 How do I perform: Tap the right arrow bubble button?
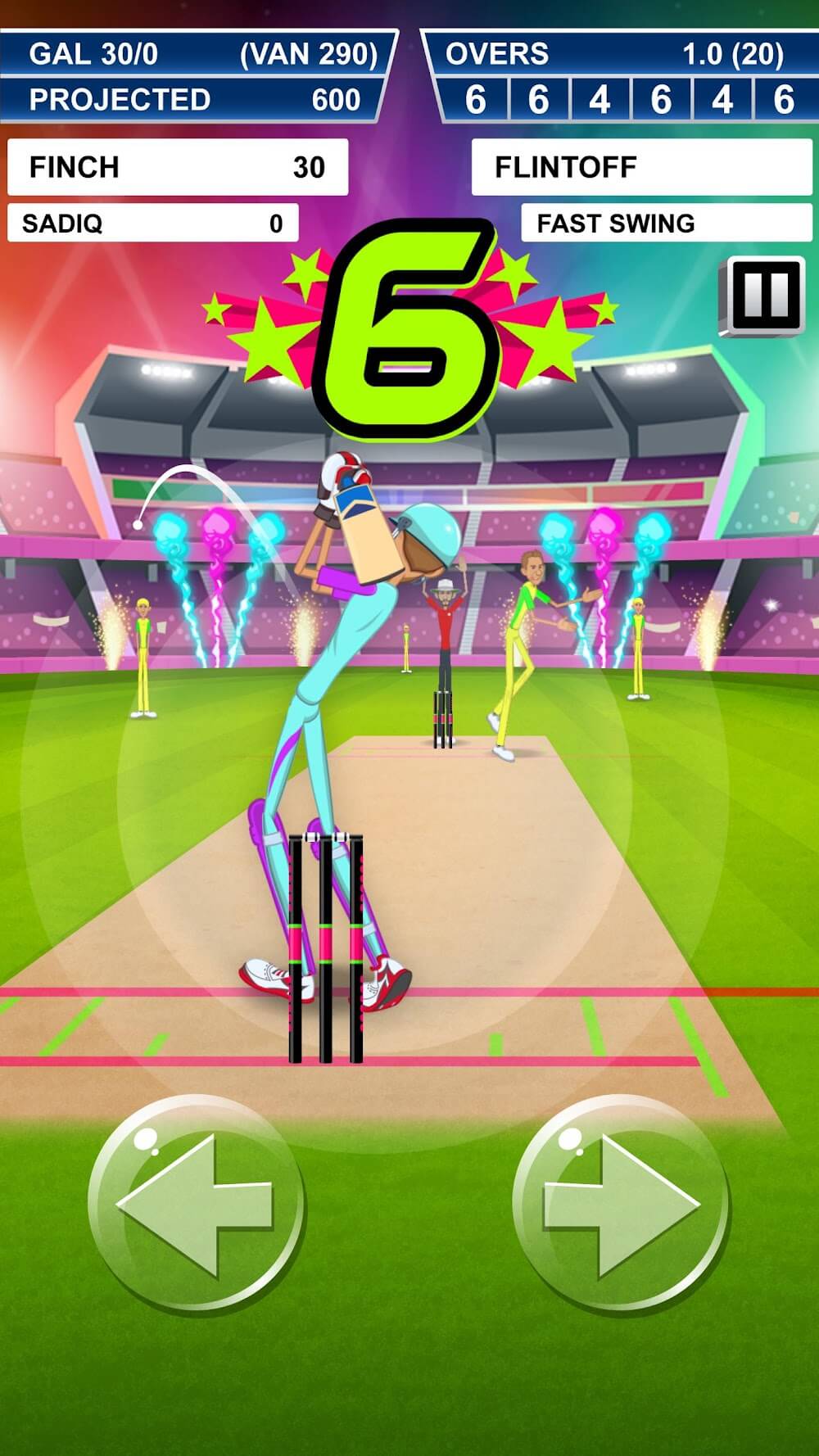(620, 1205)
